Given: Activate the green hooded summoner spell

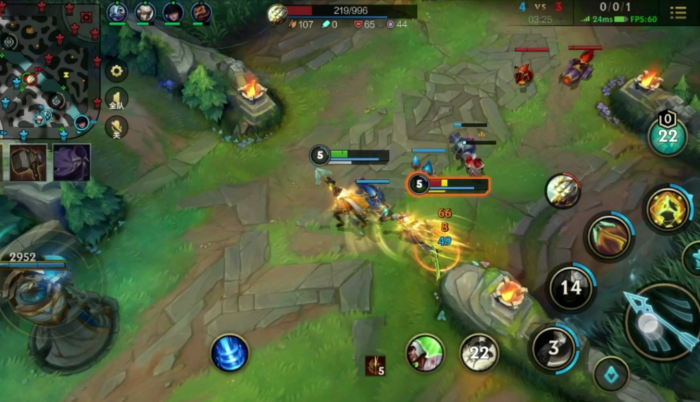Looking at the screenshot, I should 425,353.
